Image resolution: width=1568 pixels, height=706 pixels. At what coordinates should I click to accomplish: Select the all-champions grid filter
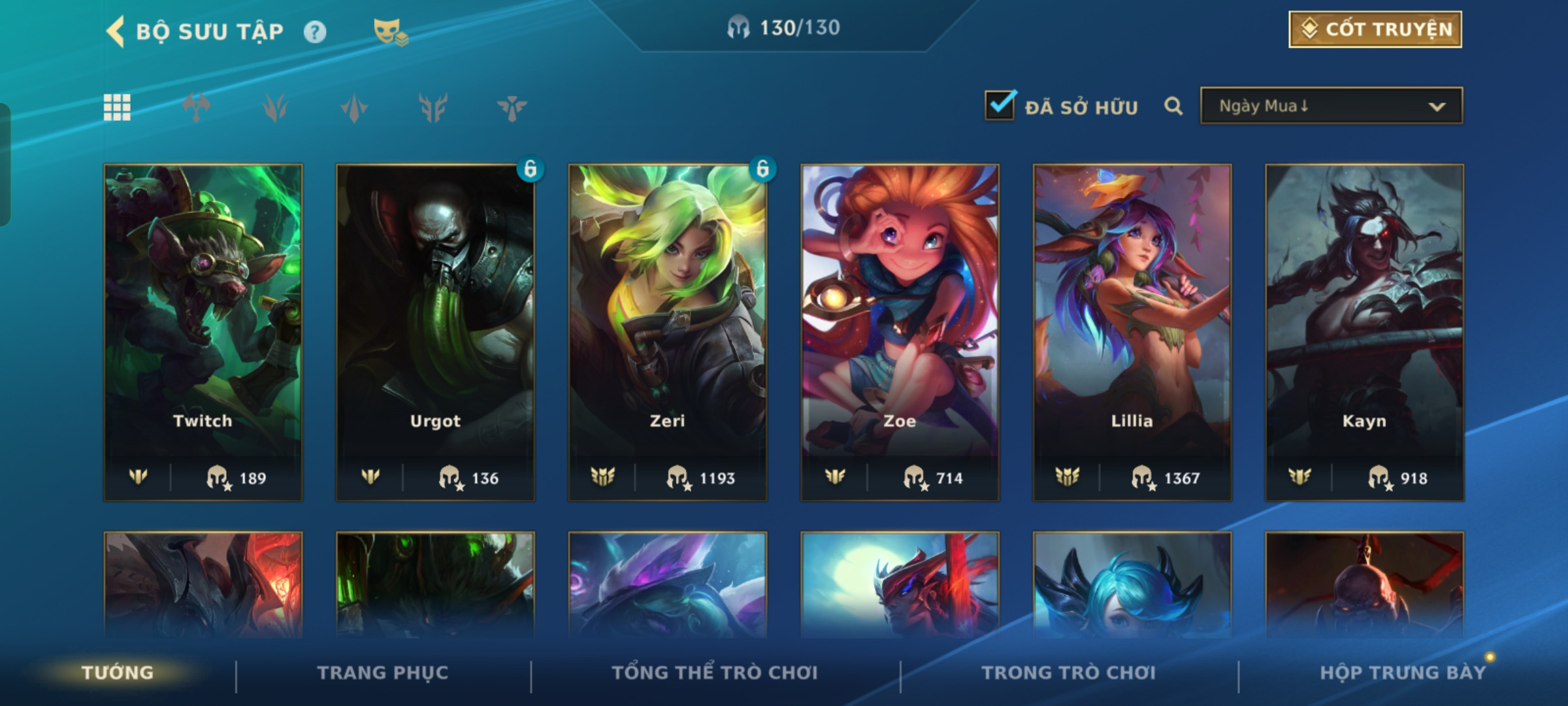117,107
